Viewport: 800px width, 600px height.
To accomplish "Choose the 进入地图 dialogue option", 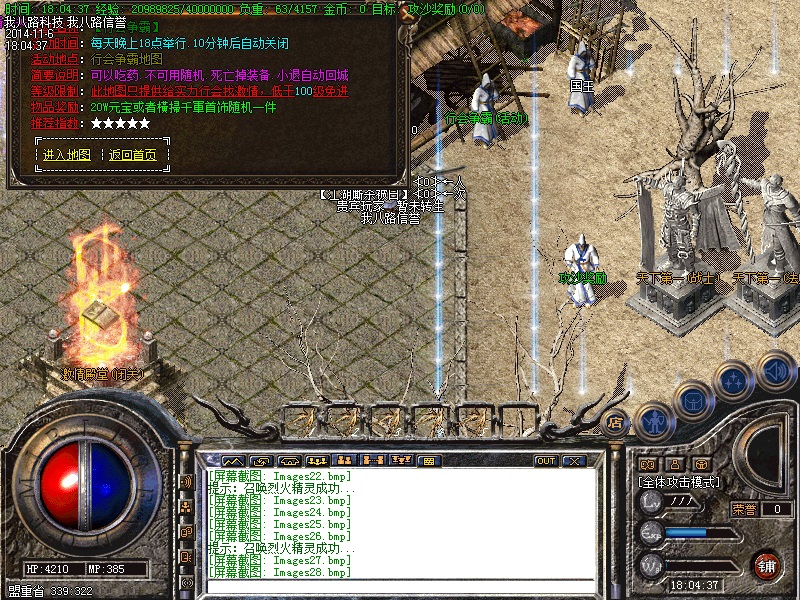I will tap(67, 155).
